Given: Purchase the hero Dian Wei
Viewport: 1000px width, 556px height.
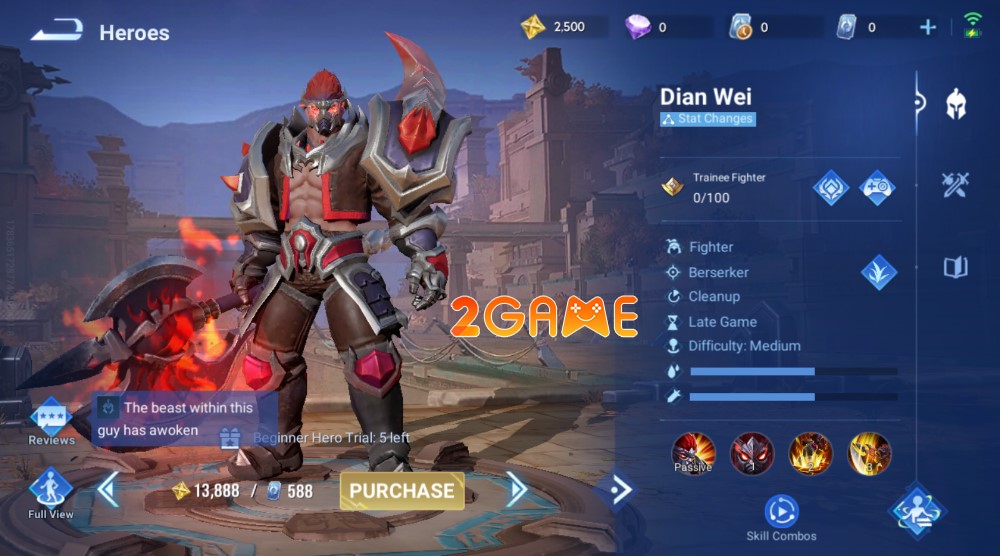Looking at the screenshot, I should pos(402,491).
